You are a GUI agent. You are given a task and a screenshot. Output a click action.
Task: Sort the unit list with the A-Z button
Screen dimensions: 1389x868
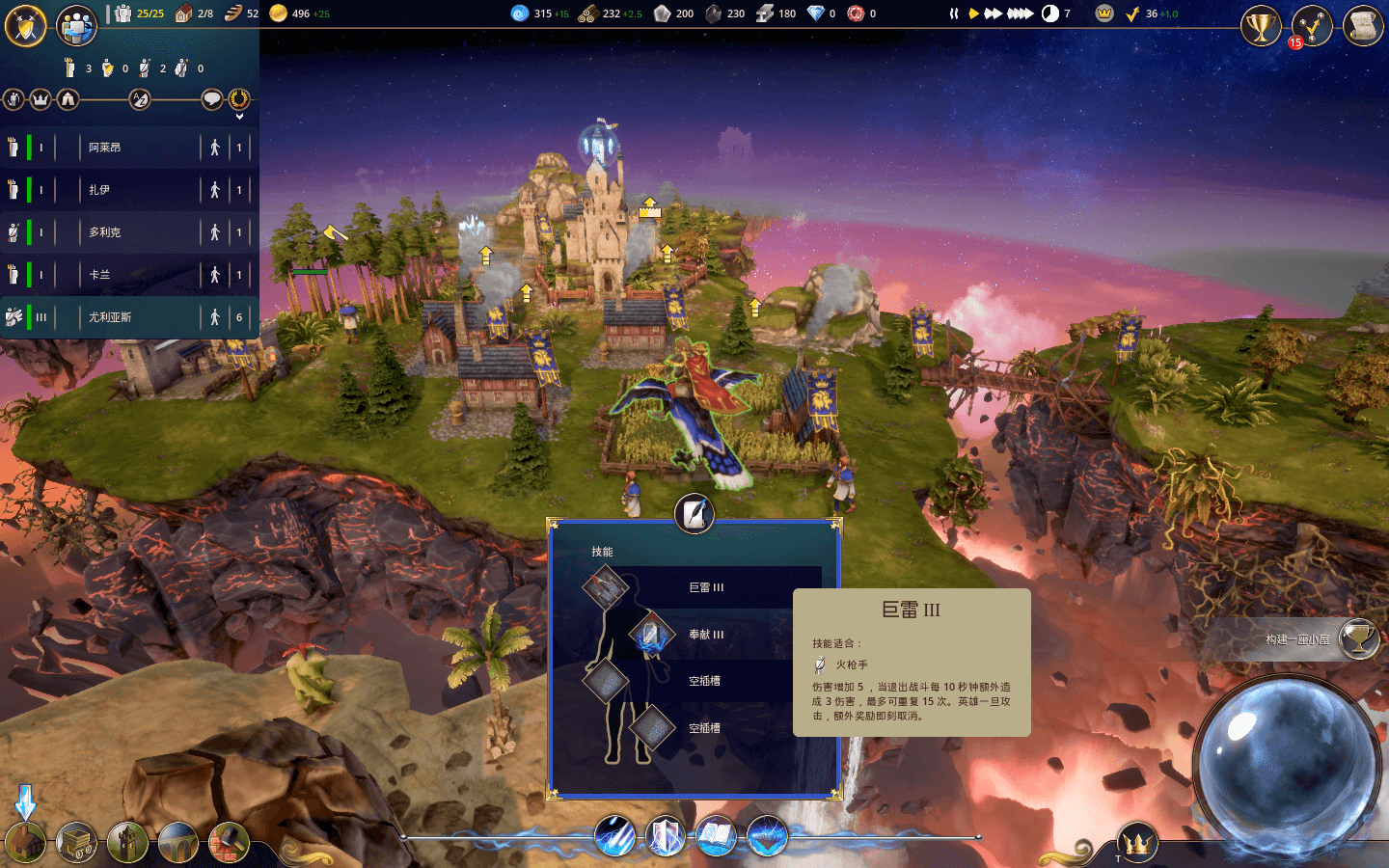coord(140,99)
